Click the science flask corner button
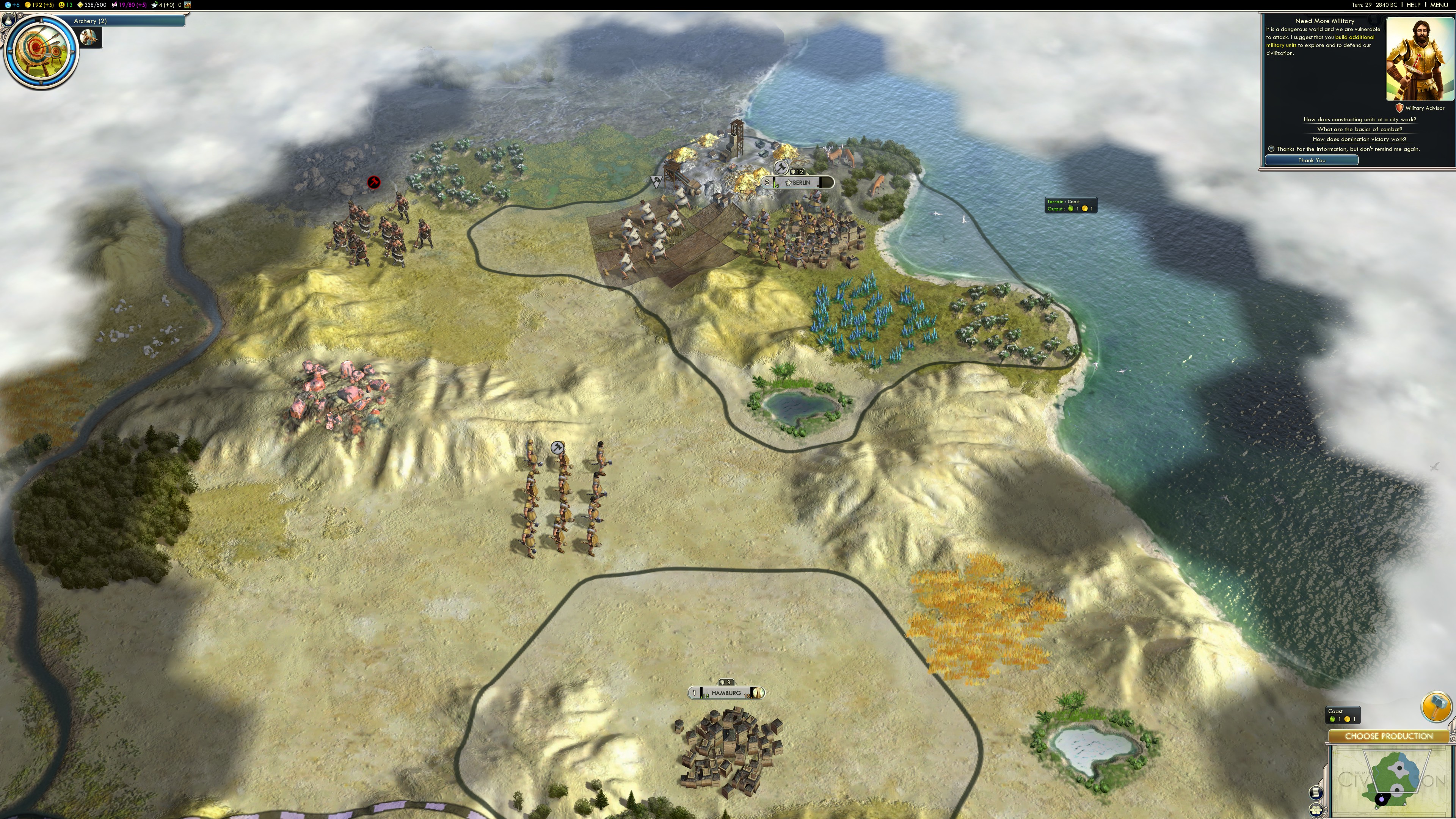Screen dimensions: 1456x819 [x=8, y=20]
